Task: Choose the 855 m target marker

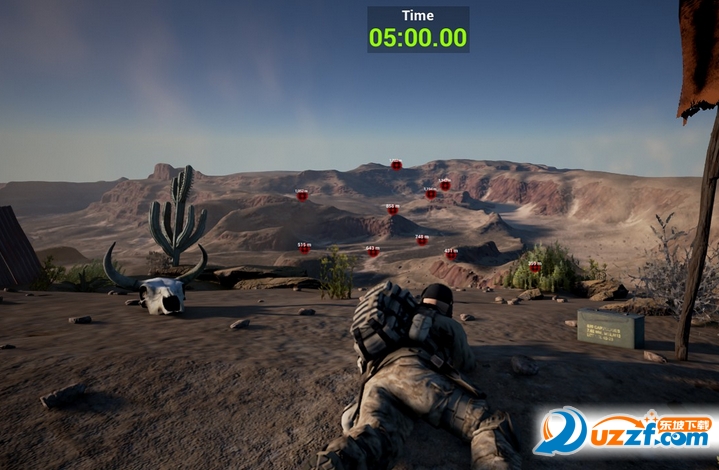Action: tap(392, 210)
